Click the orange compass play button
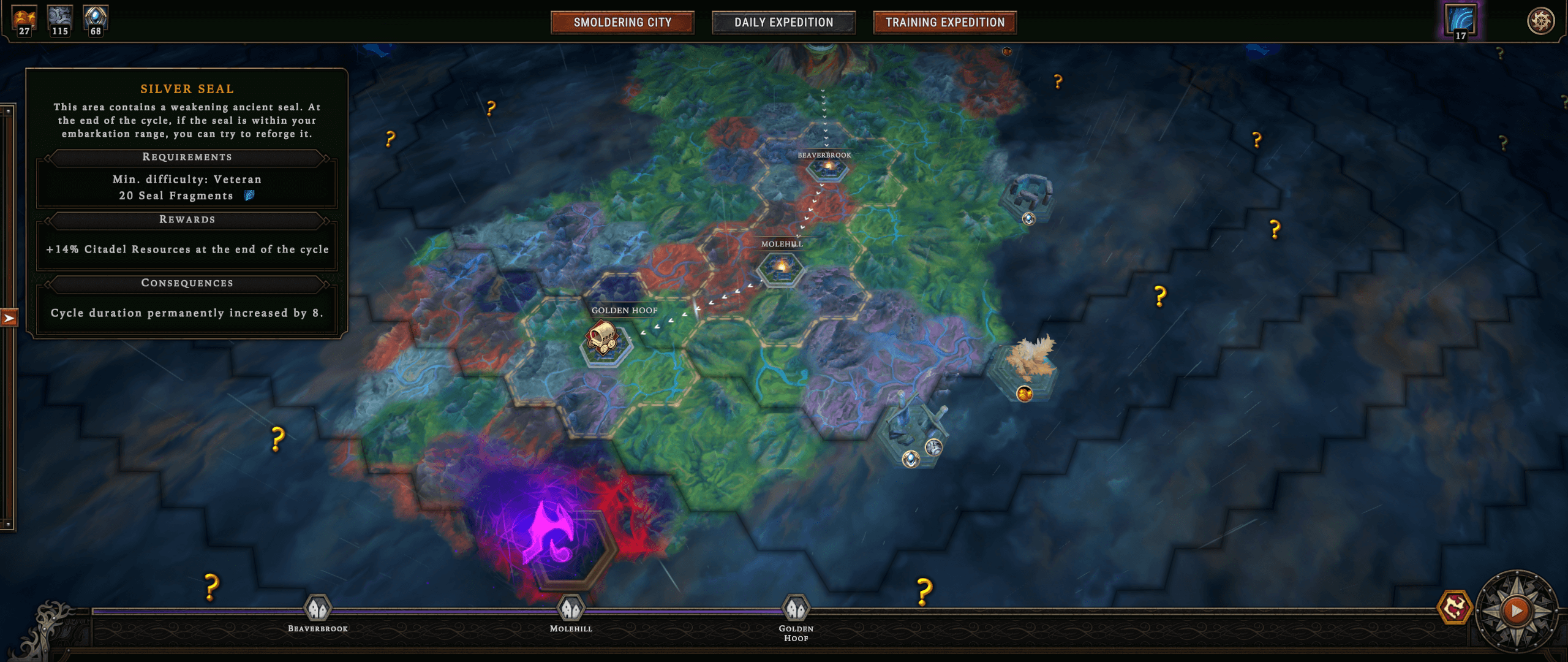Image resolution: width=1568 pixels, height=662 pixels. tap(1517, 611)
